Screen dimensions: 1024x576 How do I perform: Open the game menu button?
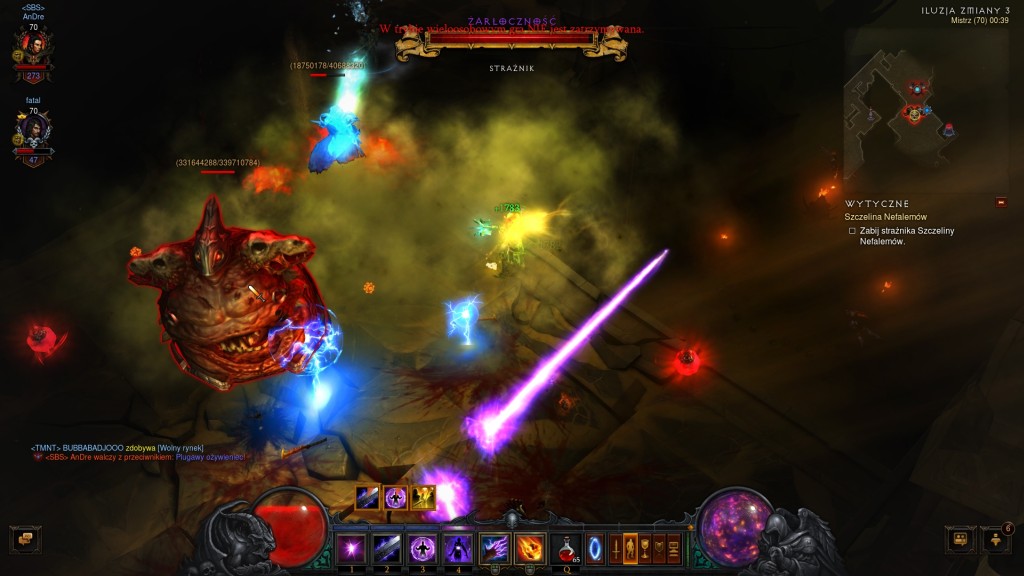tap(674, 549)
